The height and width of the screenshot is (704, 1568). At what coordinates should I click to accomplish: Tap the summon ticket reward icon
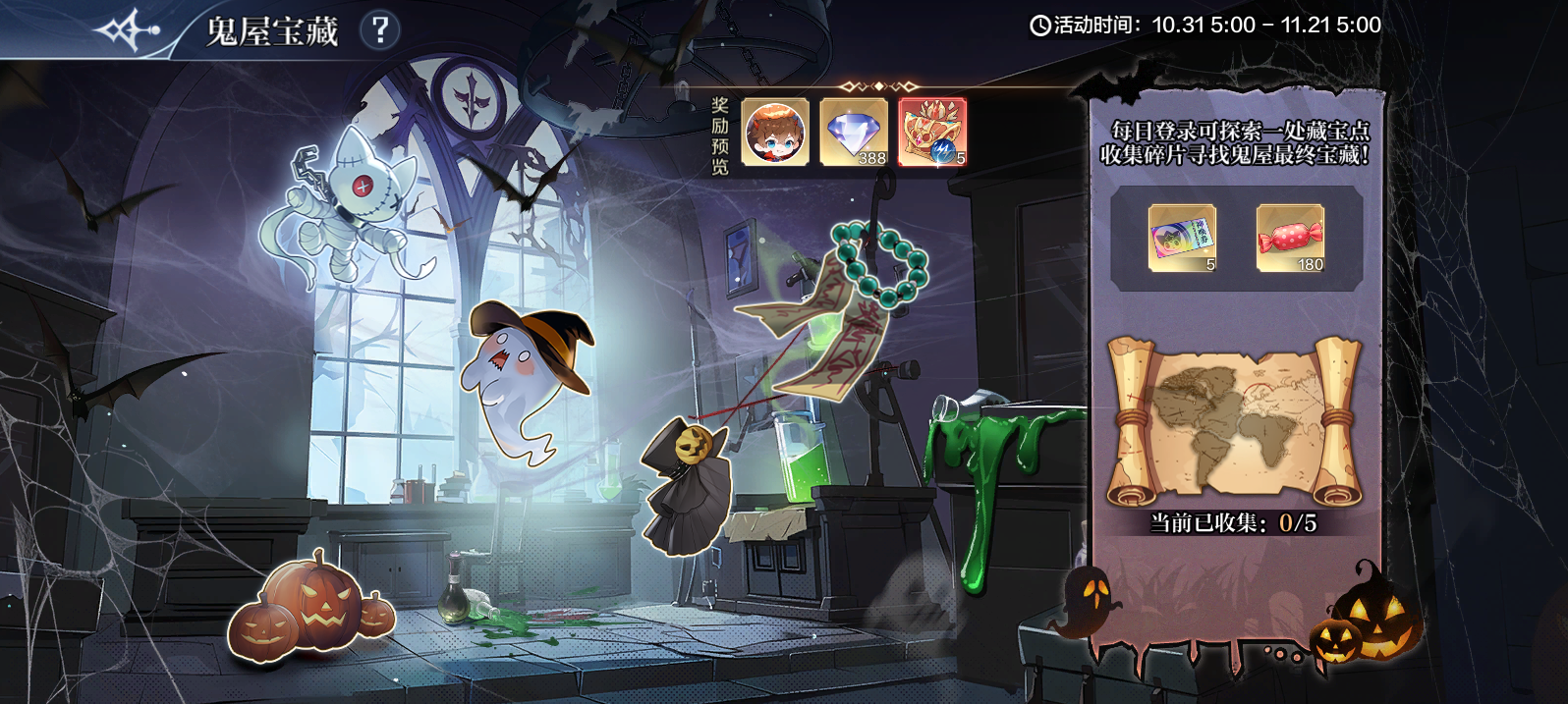pos(1183,238)
